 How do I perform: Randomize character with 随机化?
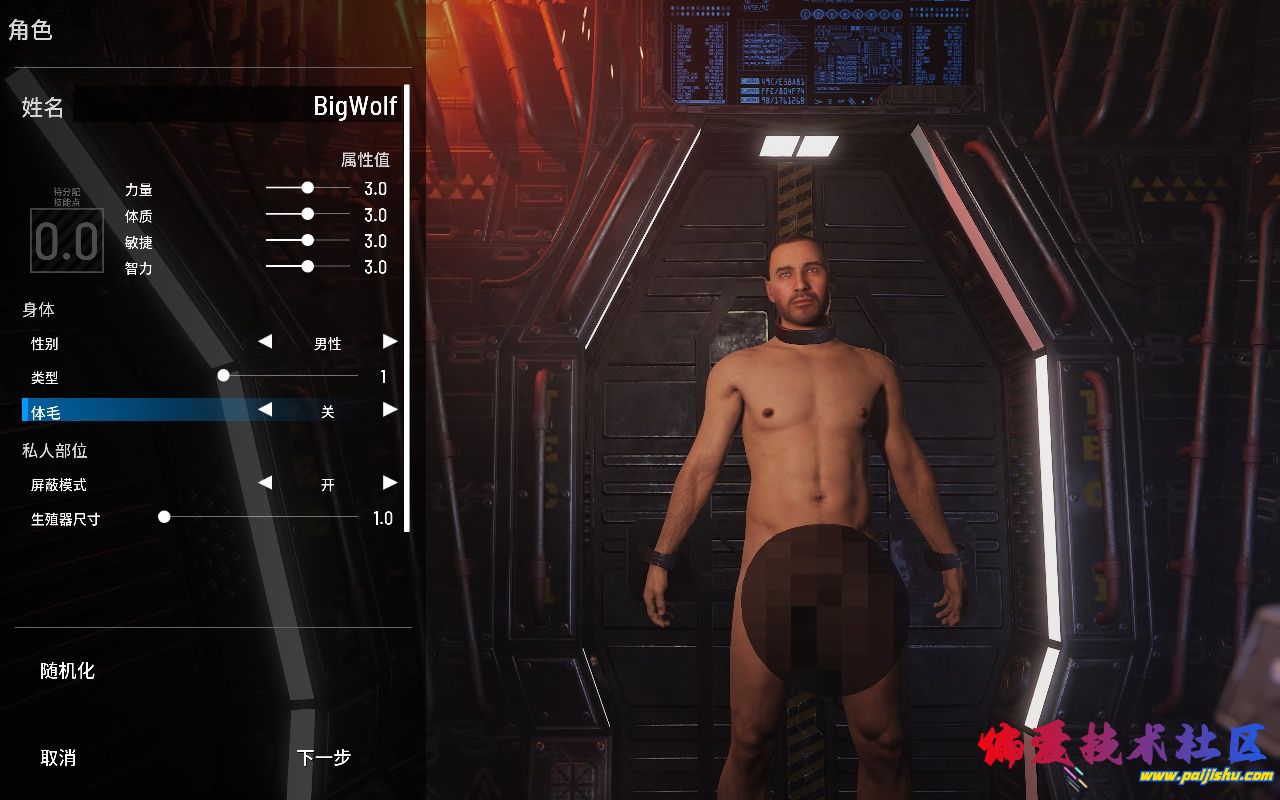[x=67, y=671]
